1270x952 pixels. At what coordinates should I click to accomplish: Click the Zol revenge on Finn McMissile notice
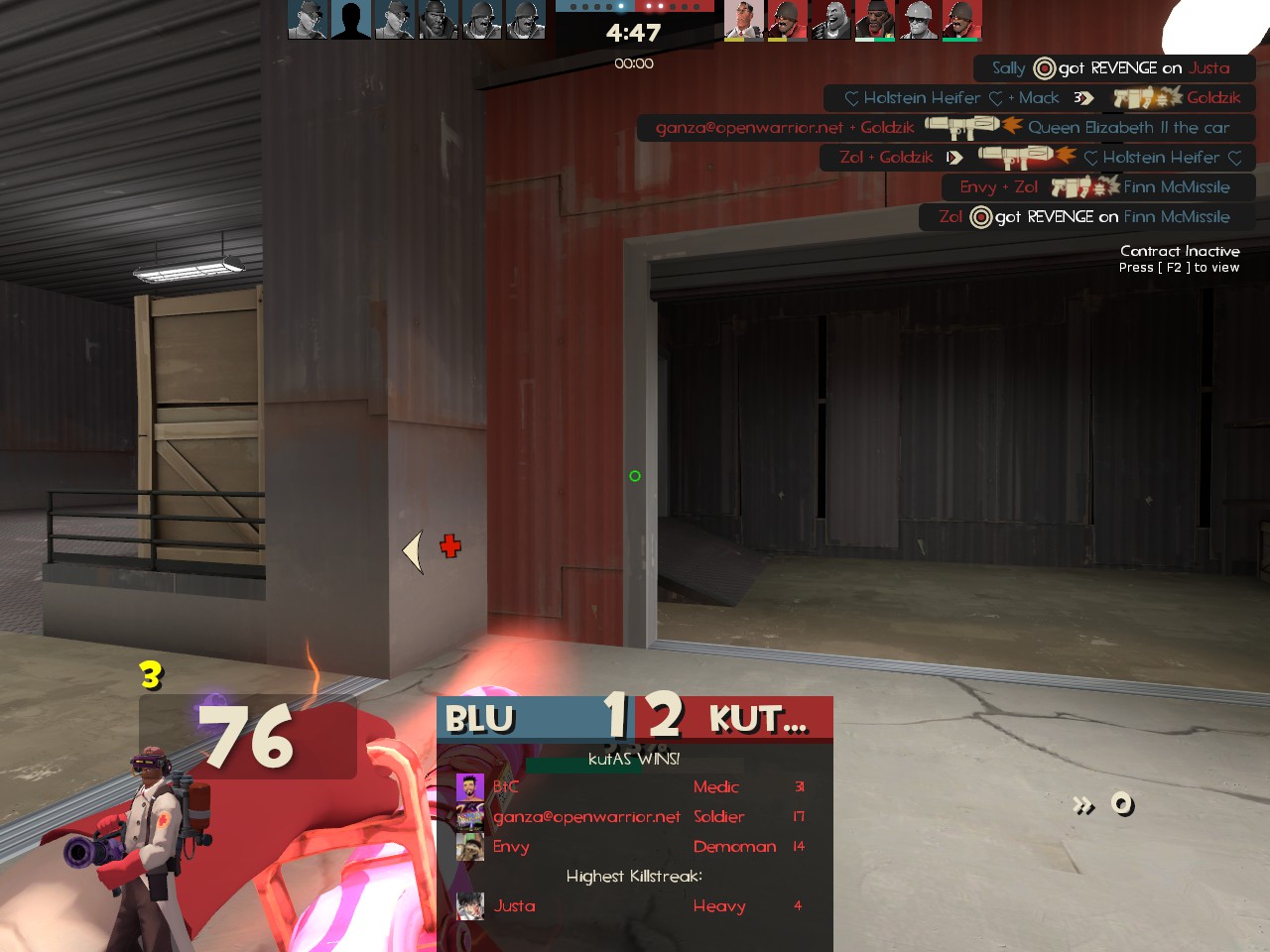(1085, 217)
